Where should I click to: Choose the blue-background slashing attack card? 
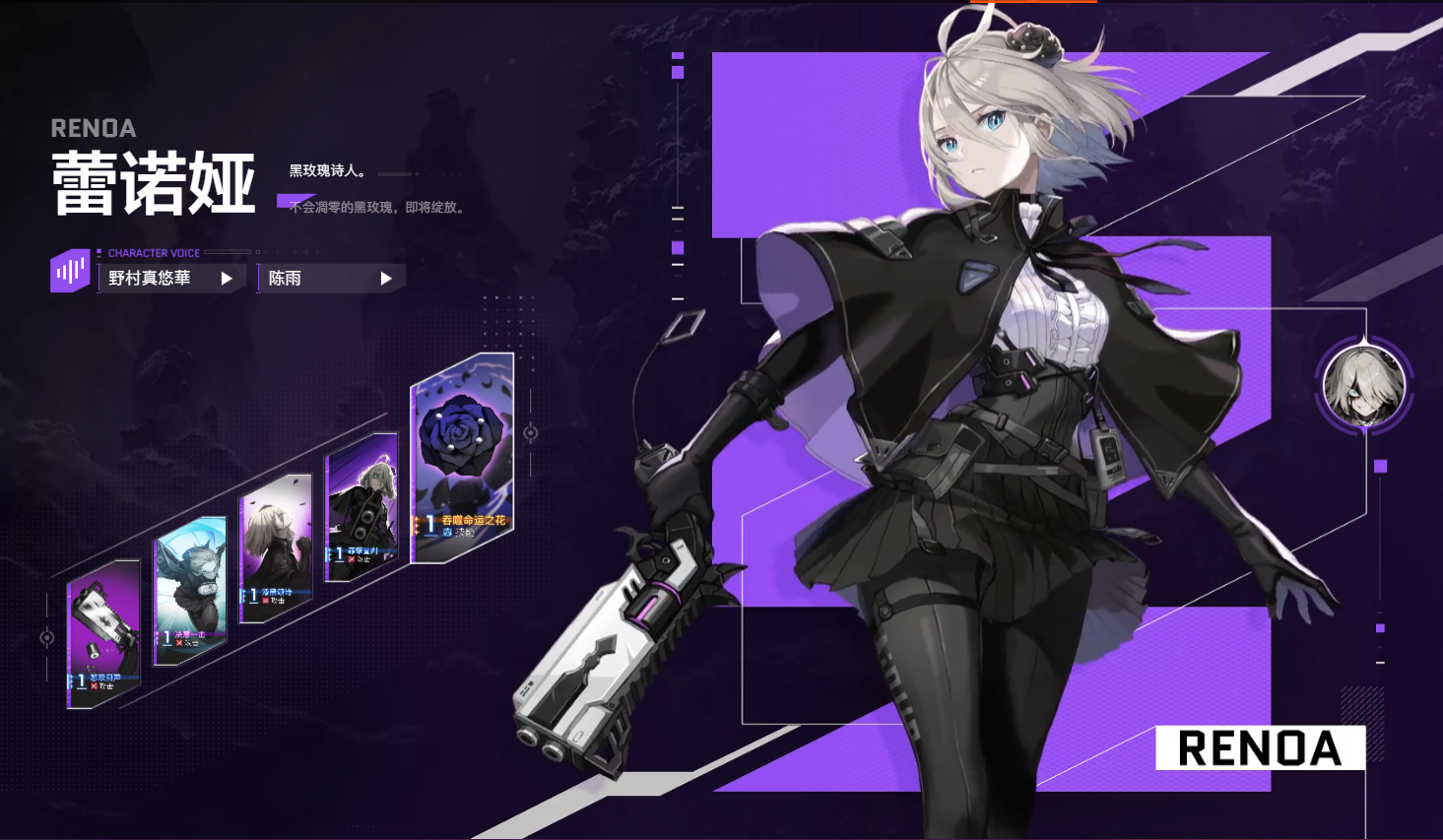[x=190, y=589]
